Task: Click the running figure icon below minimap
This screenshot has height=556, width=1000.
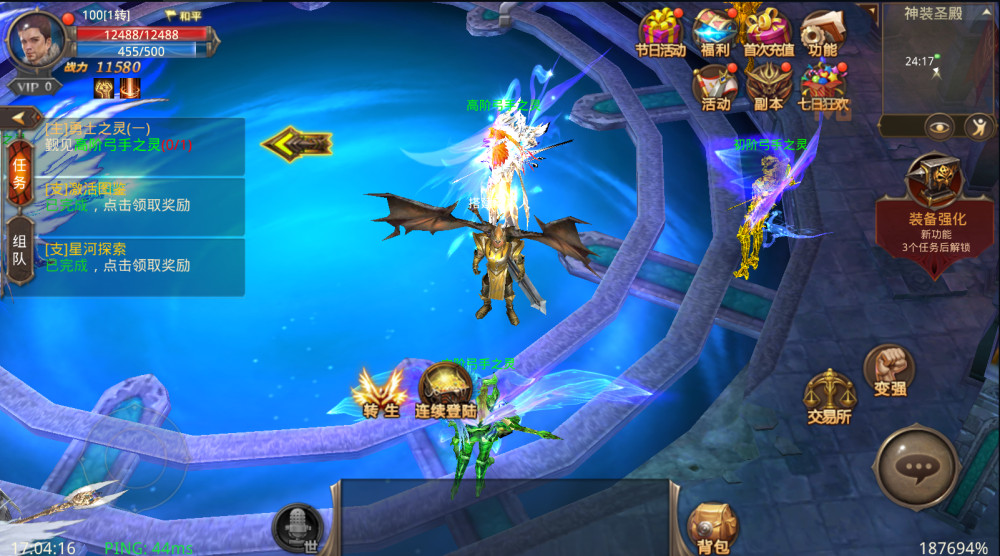Action: pos(979,126)
